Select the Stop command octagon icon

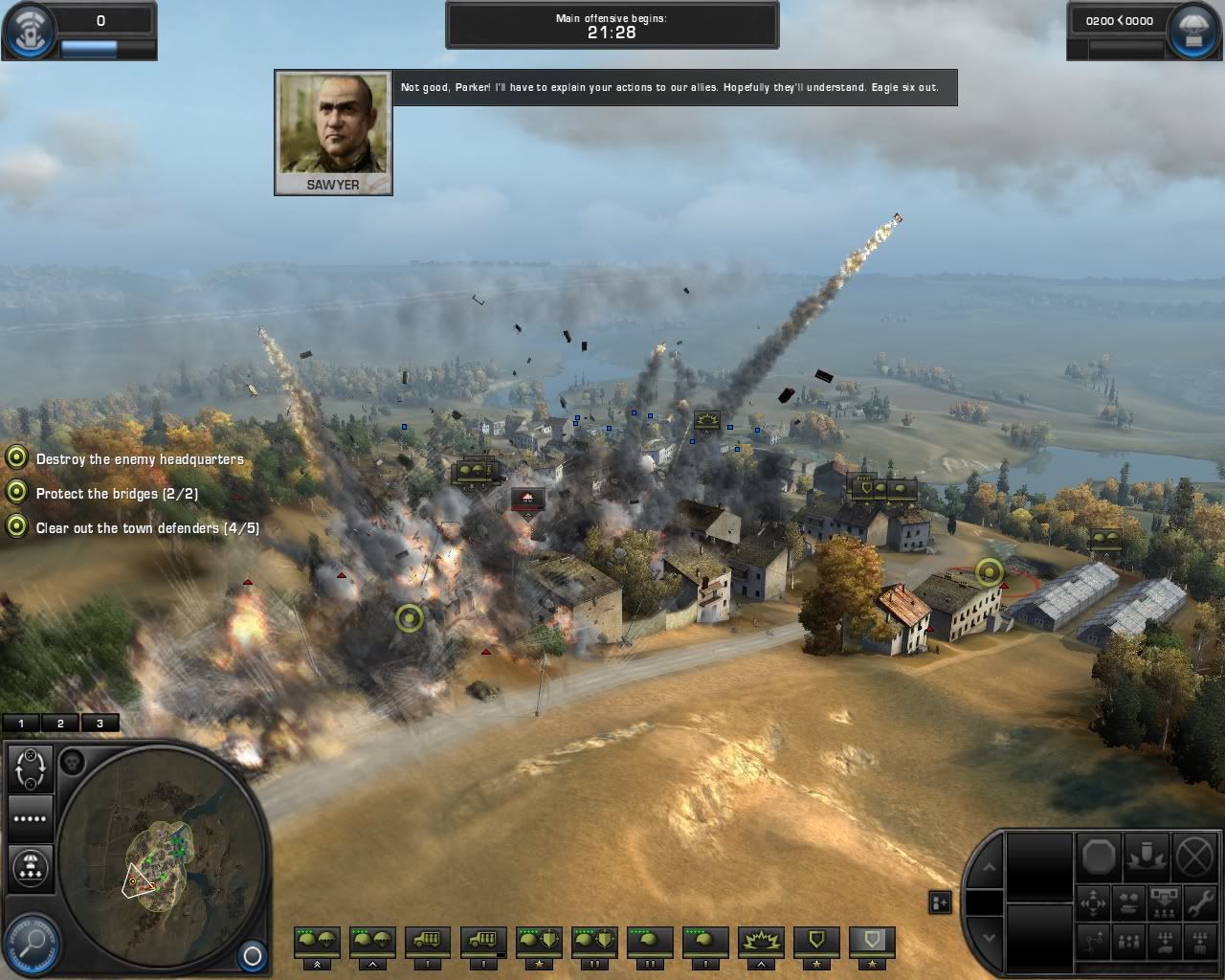coord(1099,855)
